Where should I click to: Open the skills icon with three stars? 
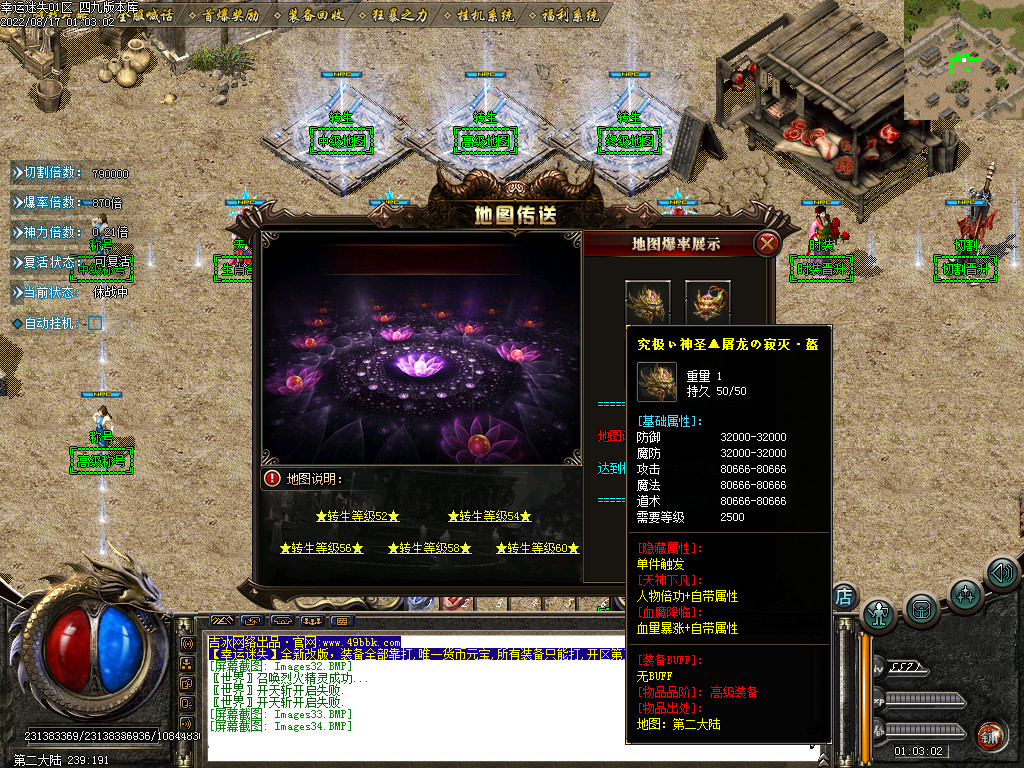coord(965,594)
